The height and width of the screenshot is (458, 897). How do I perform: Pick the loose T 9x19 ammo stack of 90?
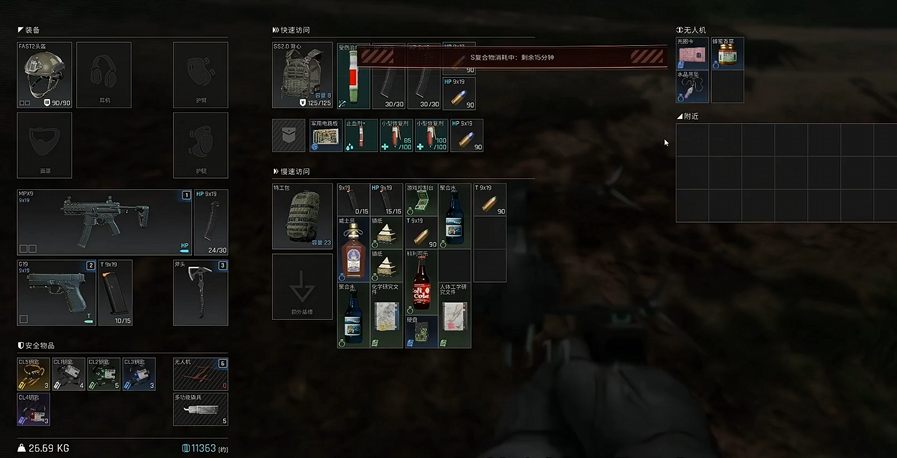pos(489,200)
